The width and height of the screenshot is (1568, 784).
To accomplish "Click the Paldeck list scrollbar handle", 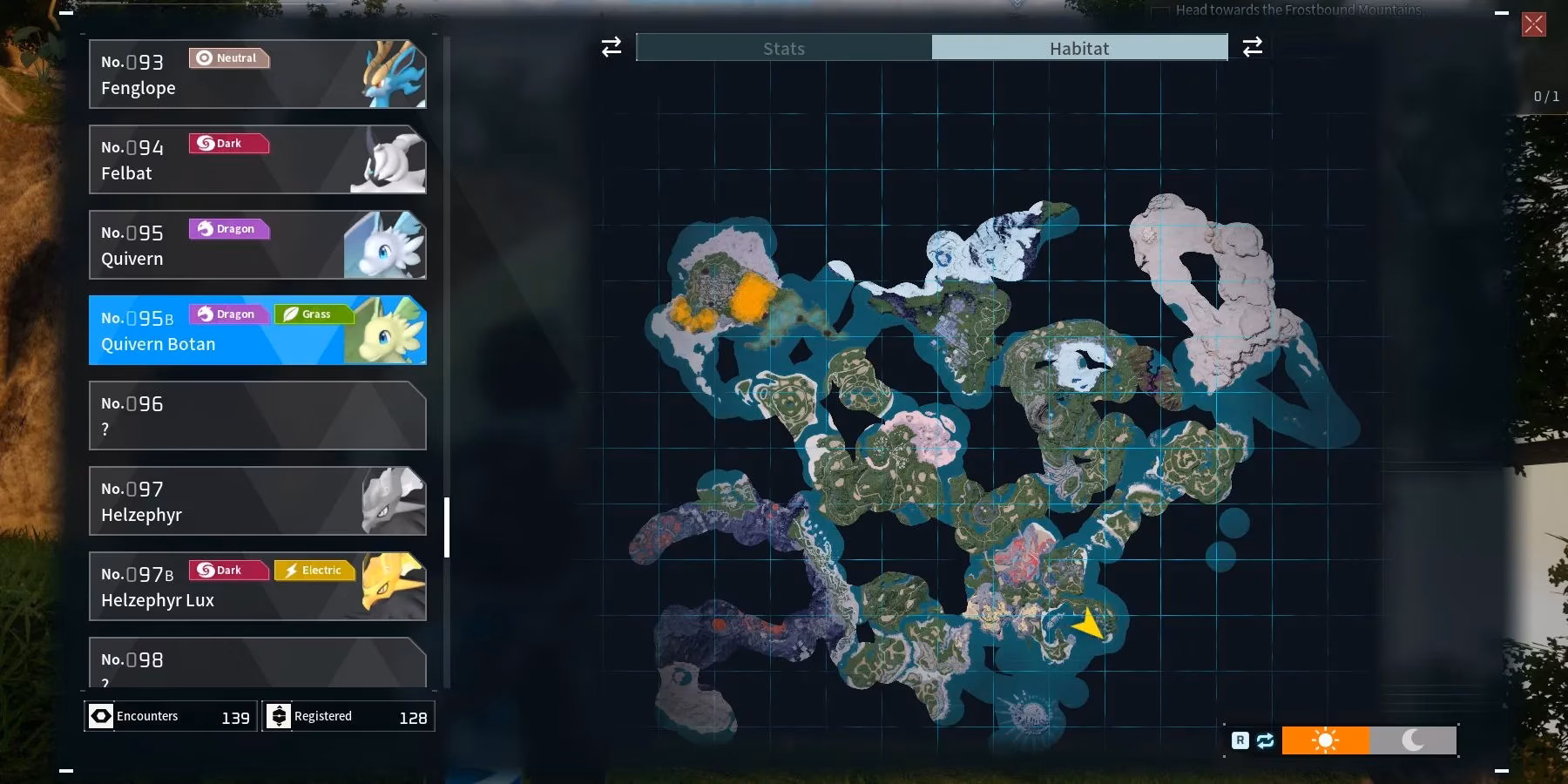I will (447, 527).
